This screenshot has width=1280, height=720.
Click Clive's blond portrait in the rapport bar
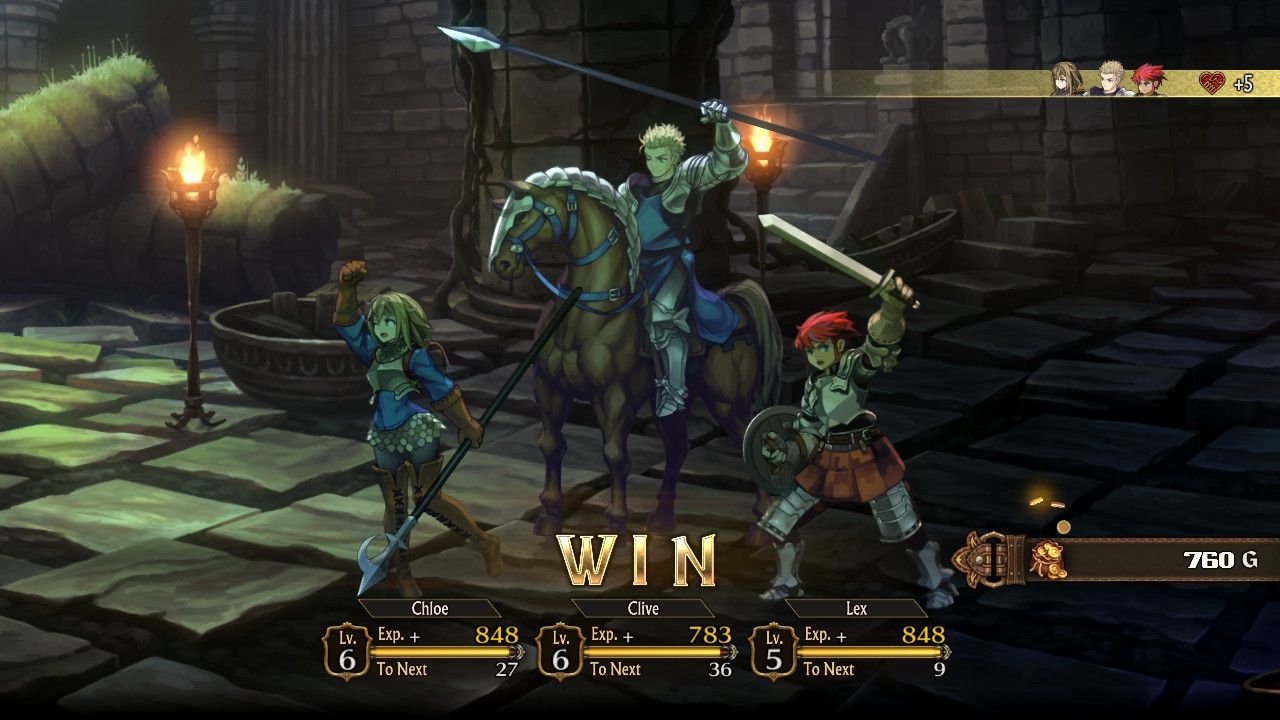1111,80
